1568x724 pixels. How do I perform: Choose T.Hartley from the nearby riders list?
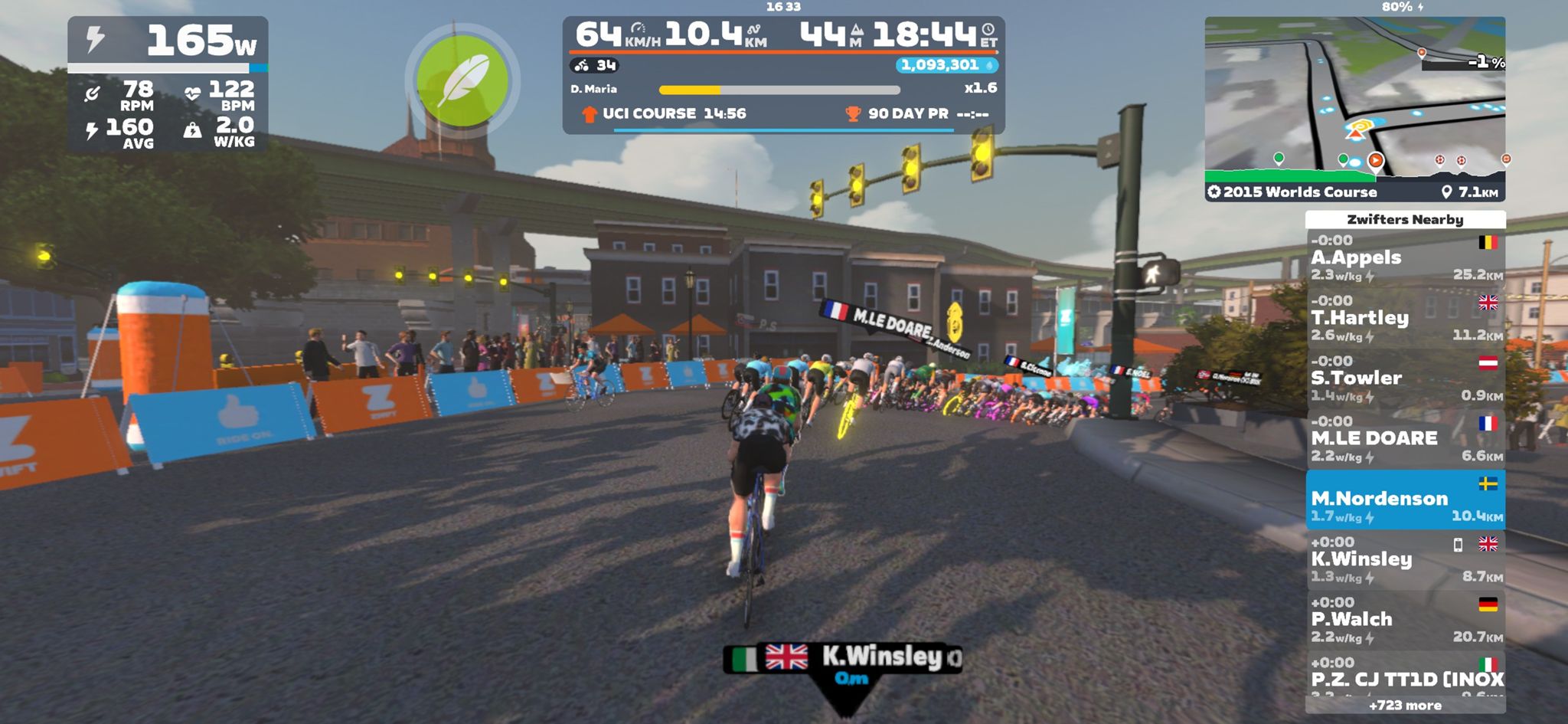click(x=1405, y=319)
